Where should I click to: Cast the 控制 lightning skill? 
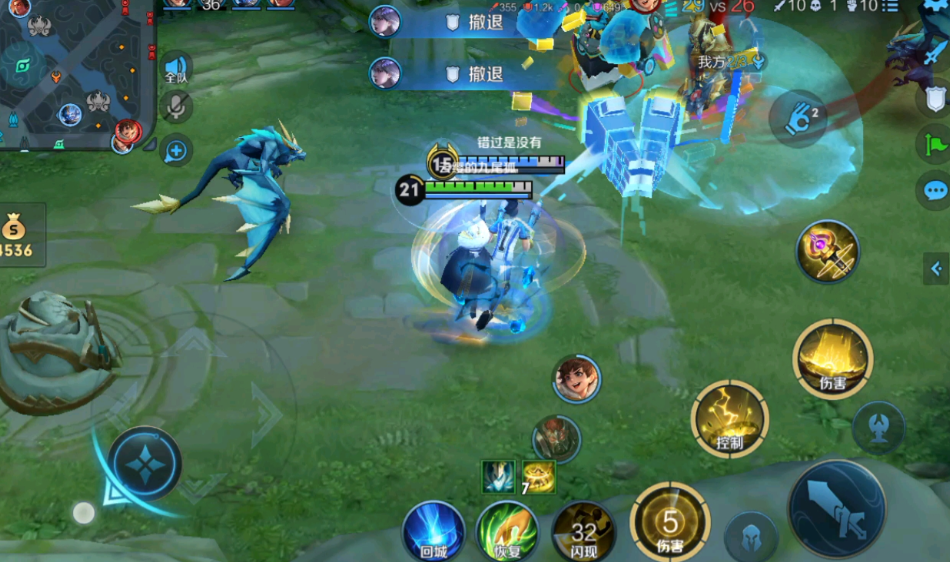pos(730,418)
